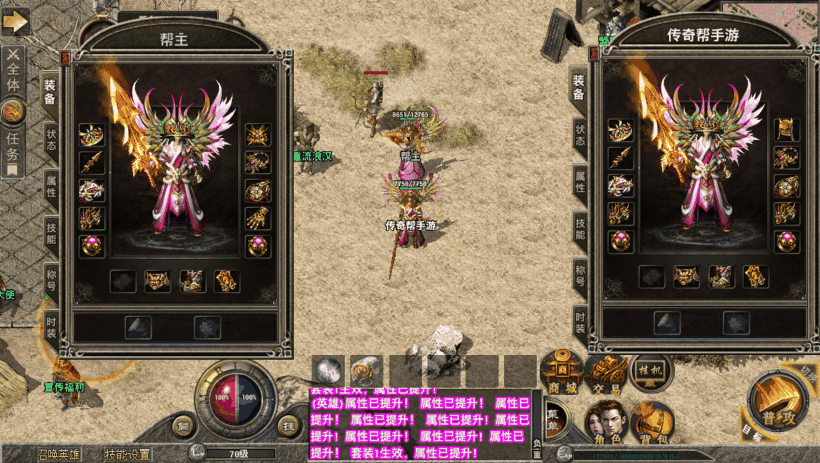Open the 背包 bag

(651, 419)
